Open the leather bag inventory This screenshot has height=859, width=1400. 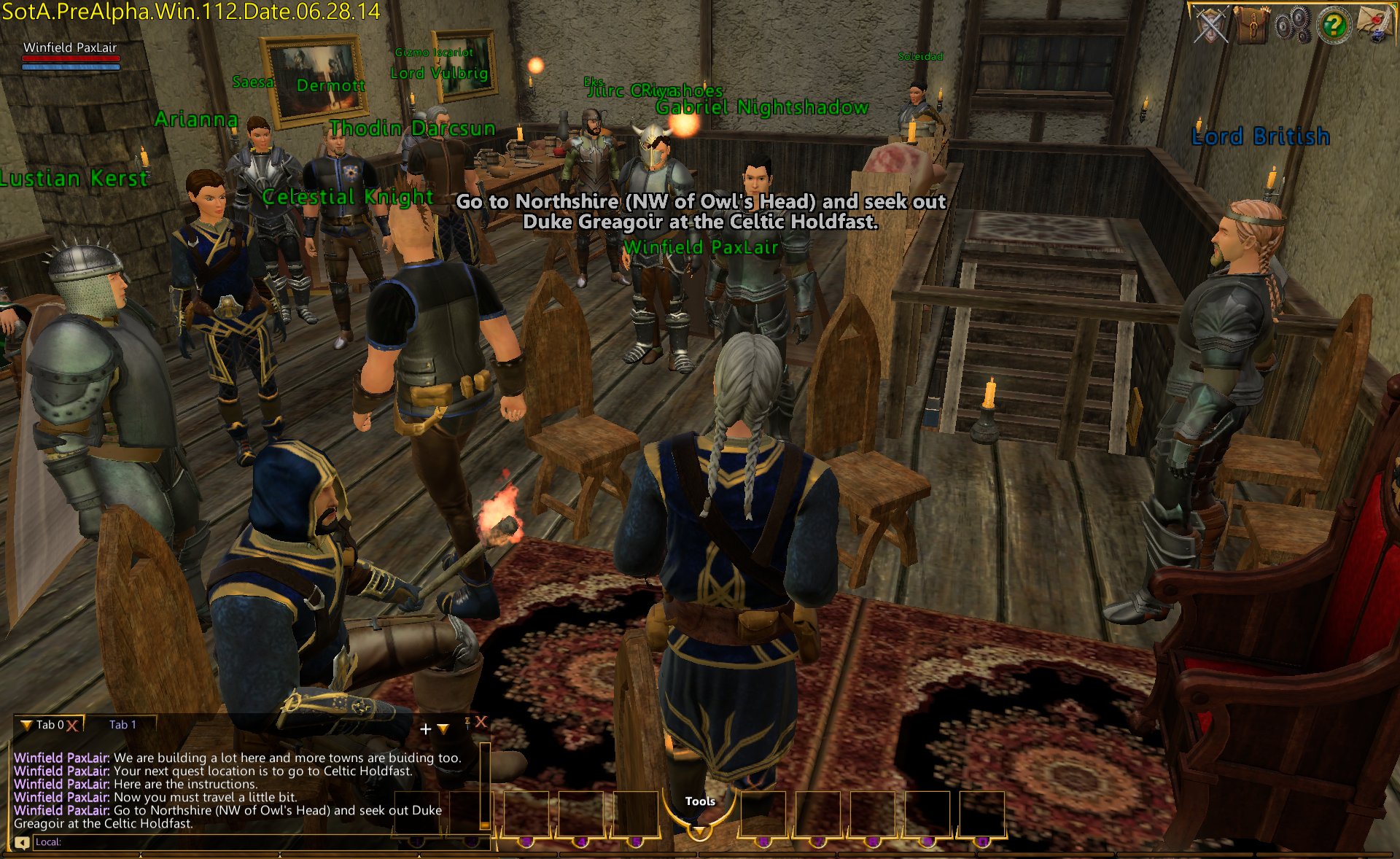pyautogui.click(x=1253, y=26)
